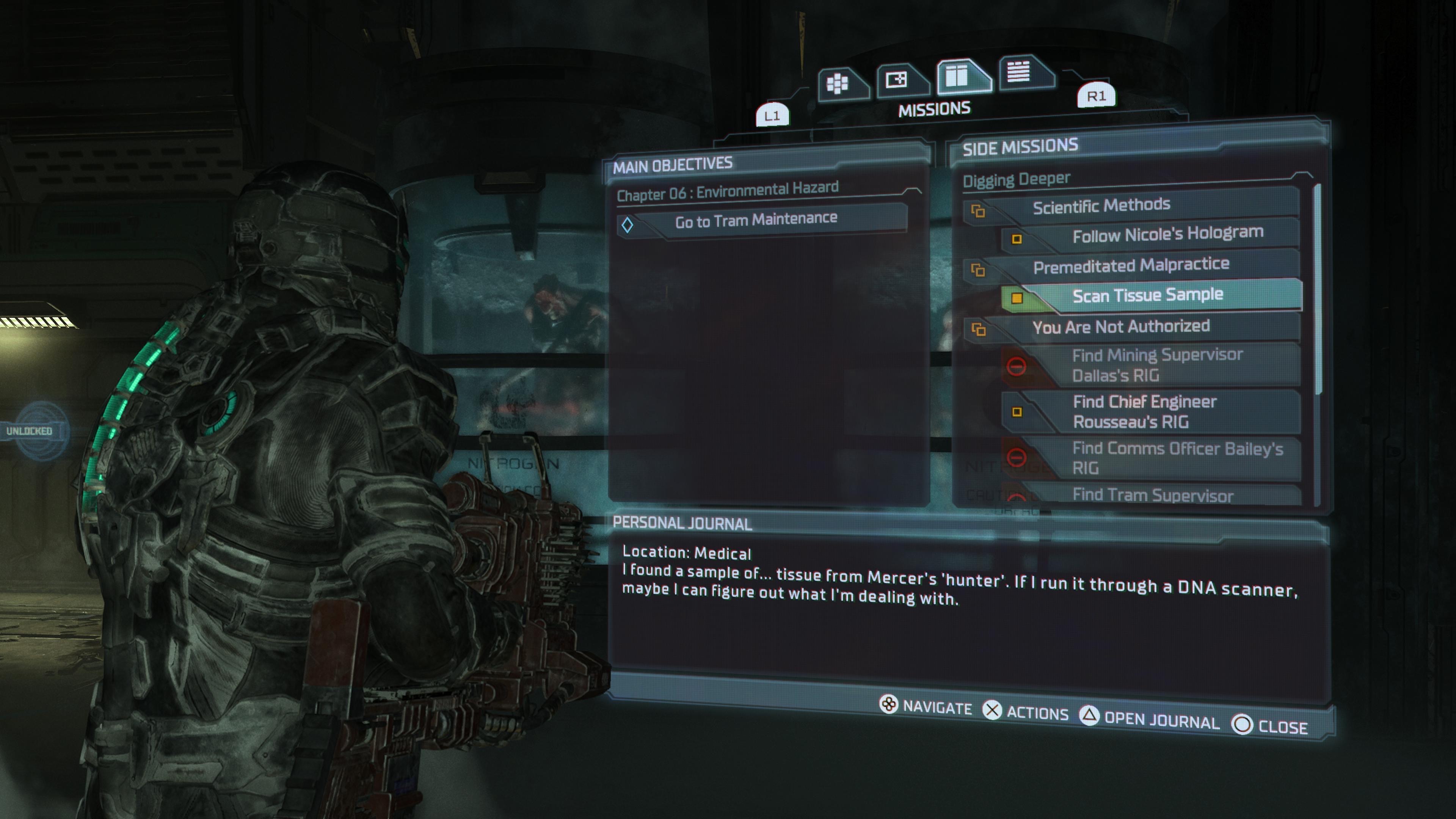Select Find Mining Supervisor Dallas's RIG

click(1156, 365)
